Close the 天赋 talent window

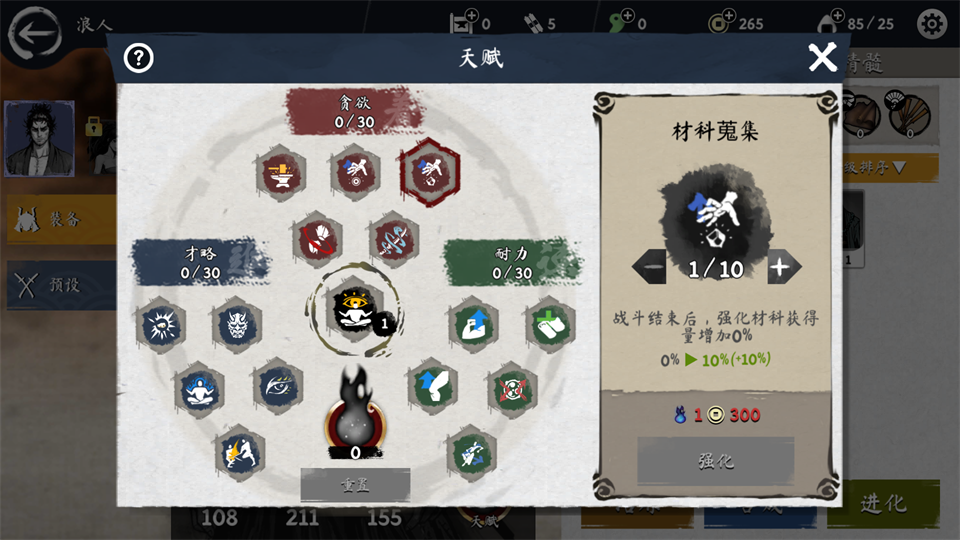pyautogui.click(x=822, y=58)
